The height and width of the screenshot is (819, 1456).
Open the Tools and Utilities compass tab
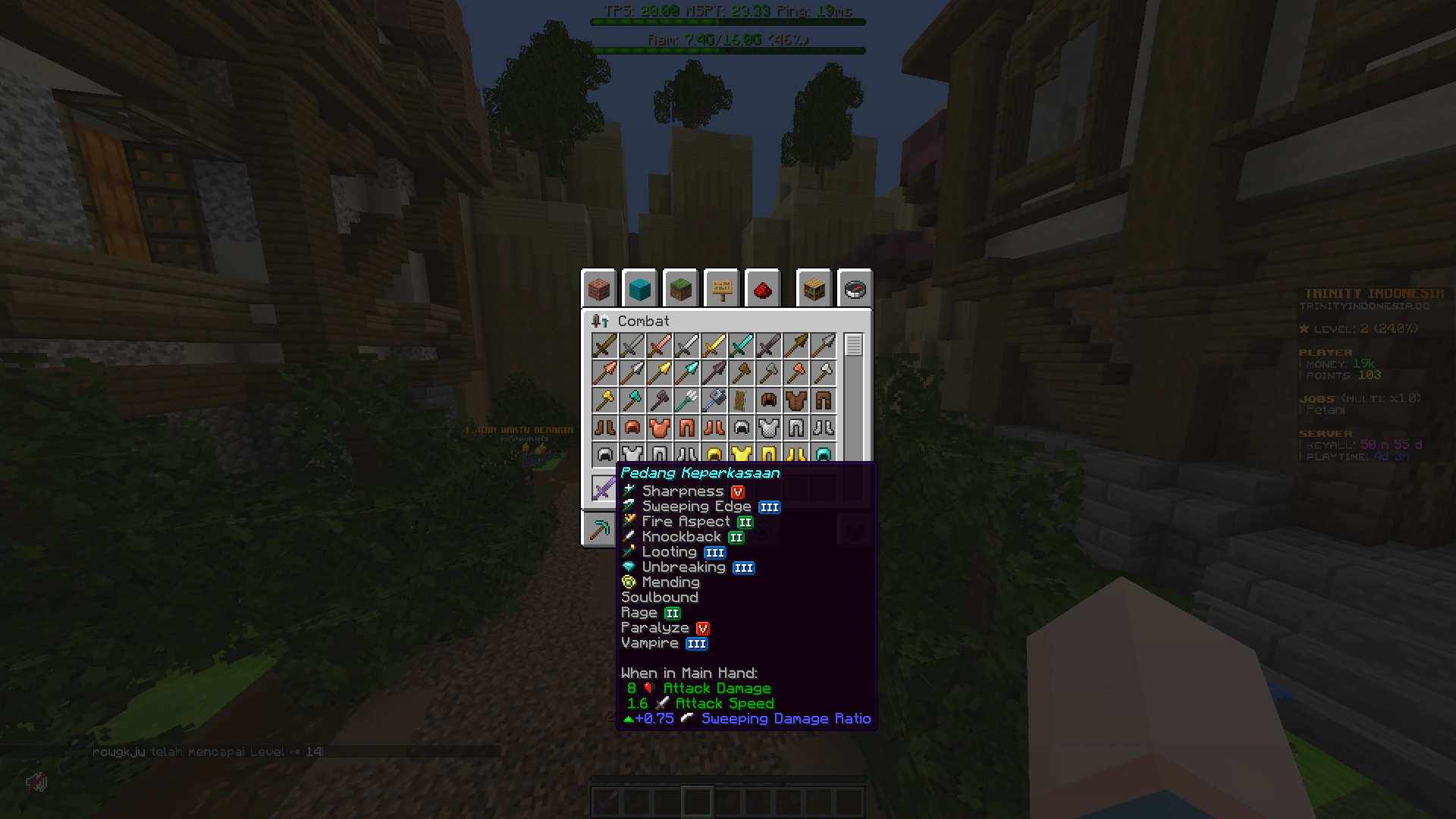(x=855, y=289)
